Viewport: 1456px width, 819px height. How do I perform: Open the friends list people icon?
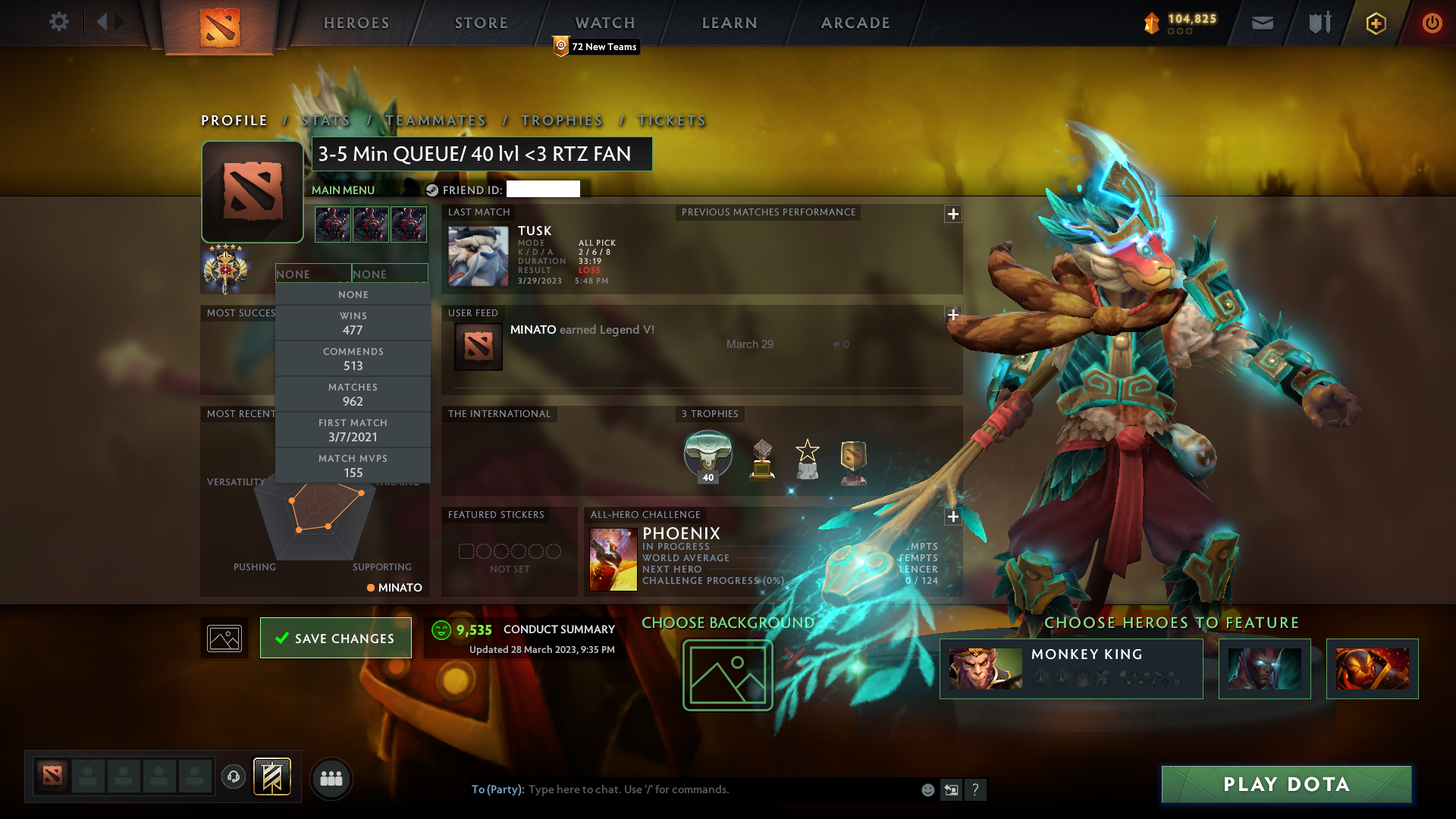point(331,778)
